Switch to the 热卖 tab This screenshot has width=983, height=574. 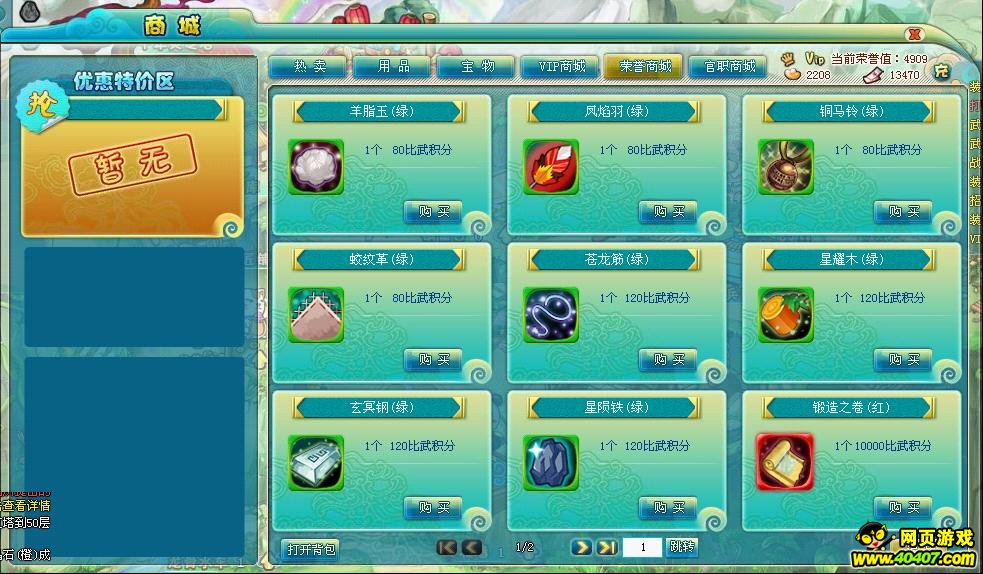pos(308,67)
